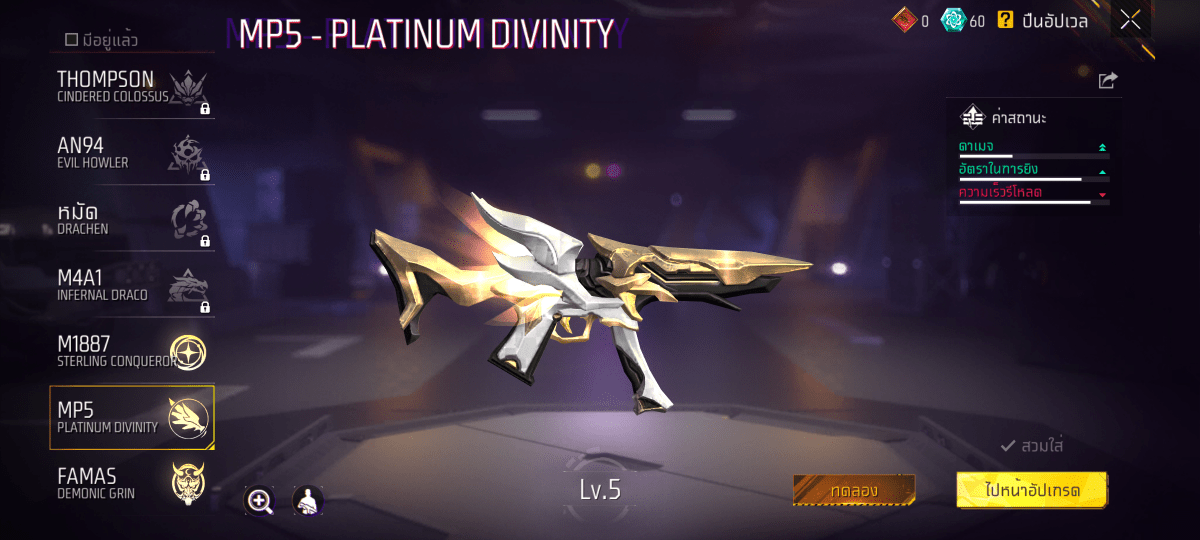Viewport: 1200px width, 540px height.
Task: Toggle the มีอยู่แล้ว owned filter checkbox
Action: (x=72, y=40)
